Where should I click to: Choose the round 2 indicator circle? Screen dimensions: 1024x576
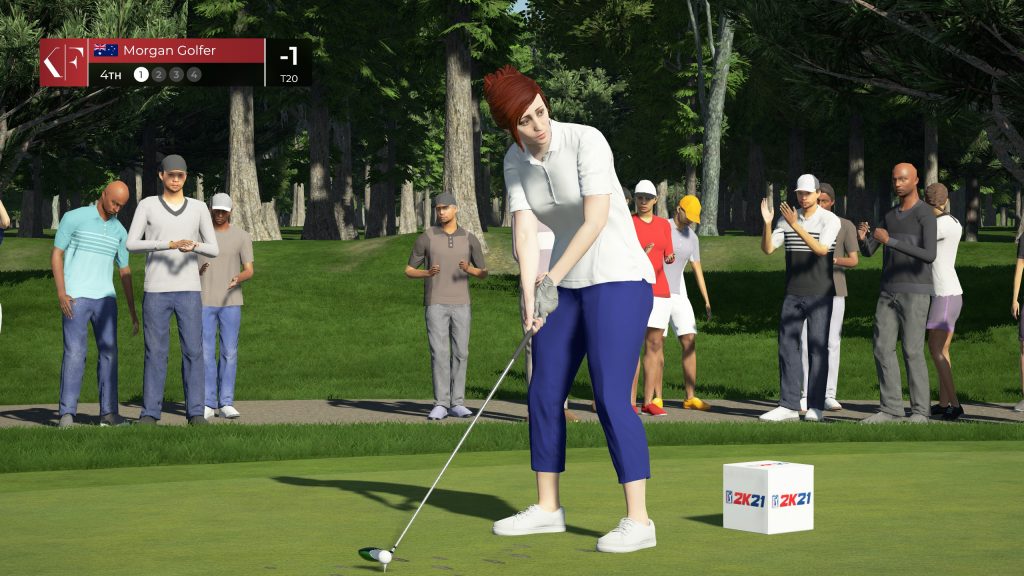click(x=158, y=74)
